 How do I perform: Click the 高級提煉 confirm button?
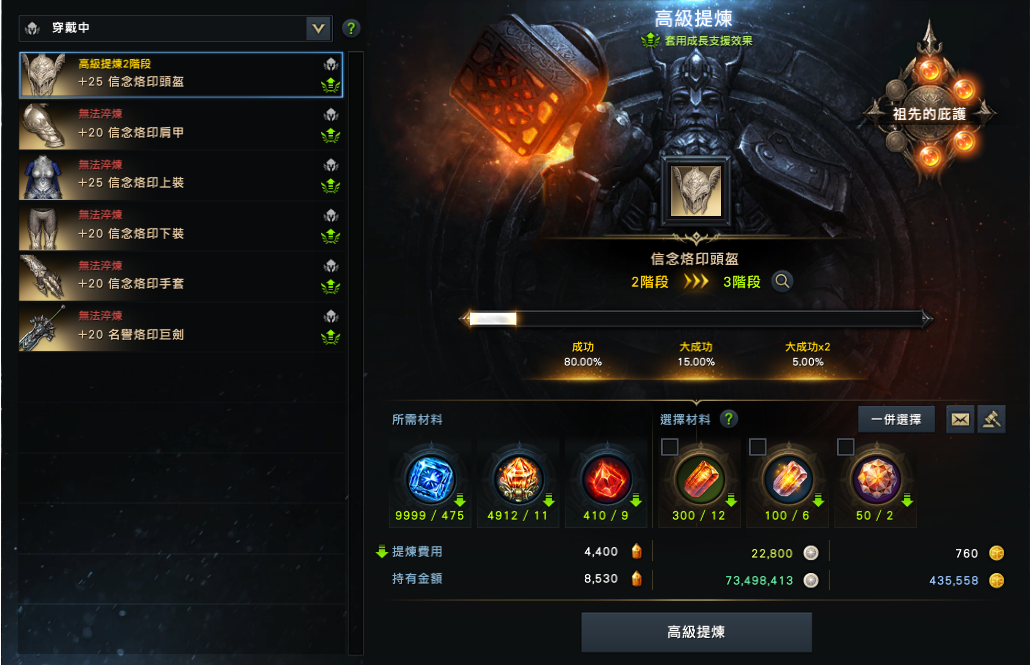point(696,632)
